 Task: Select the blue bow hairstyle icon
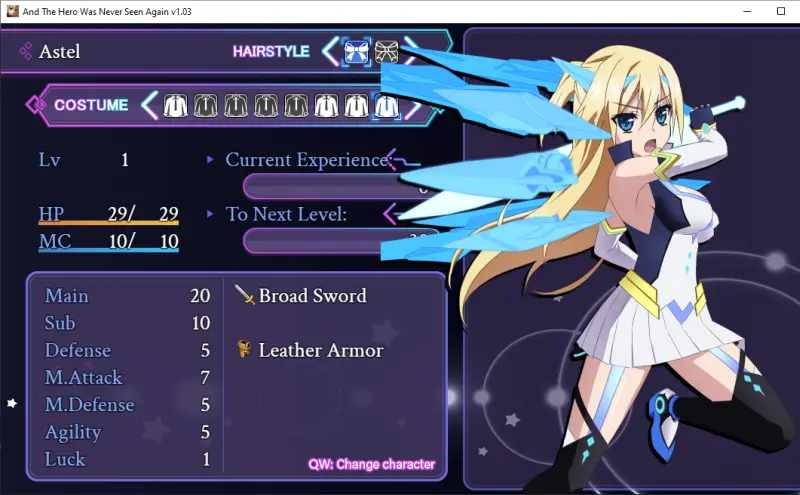pyautogui.click(x=356, y=51)
